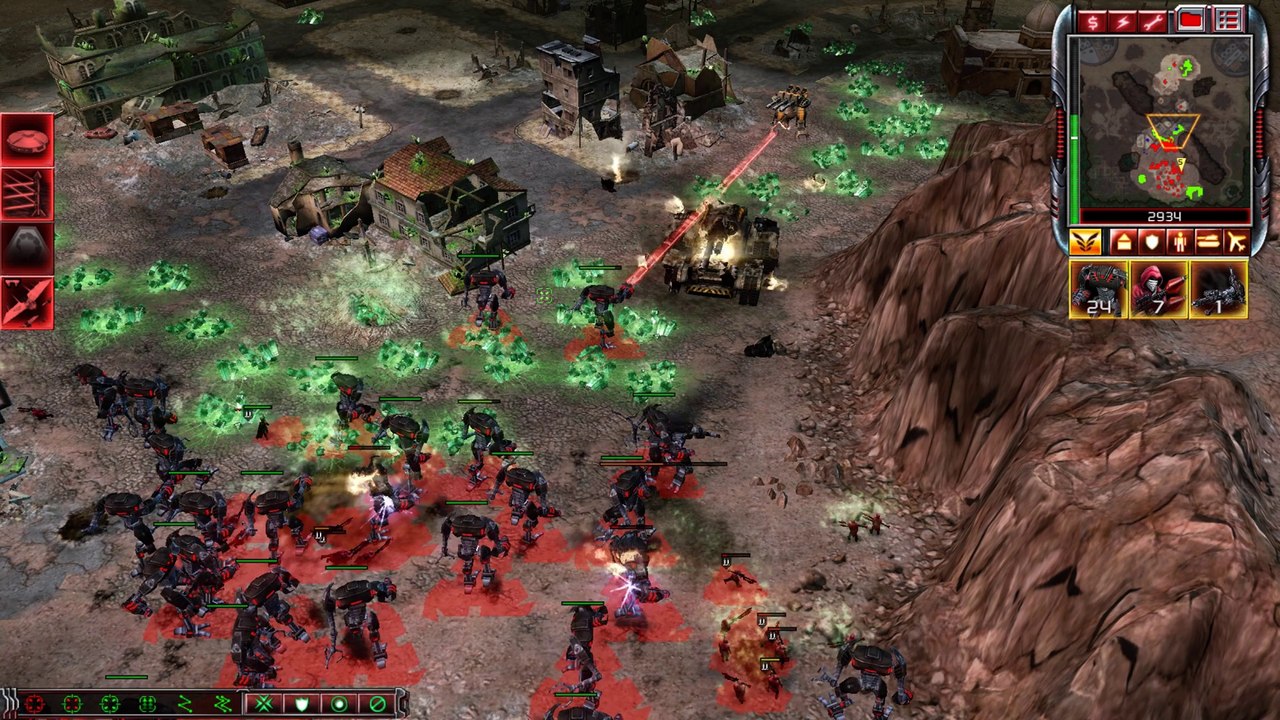The height and width of the screenshot is (720, 1280).
Task: Set the shield guard stance
Action: click(301, 704)
